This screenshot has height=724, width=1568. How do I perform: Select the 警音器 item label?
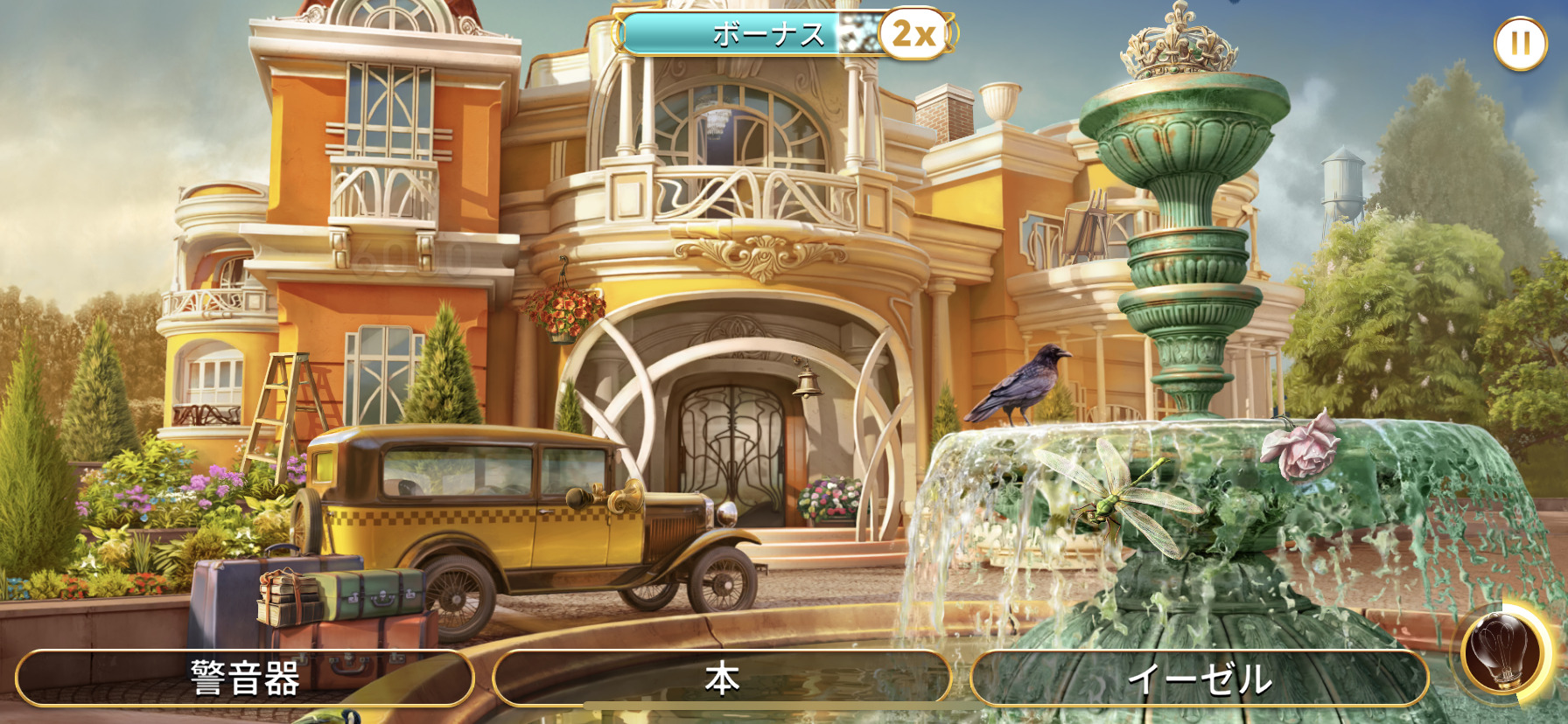(x=245, y=679)
